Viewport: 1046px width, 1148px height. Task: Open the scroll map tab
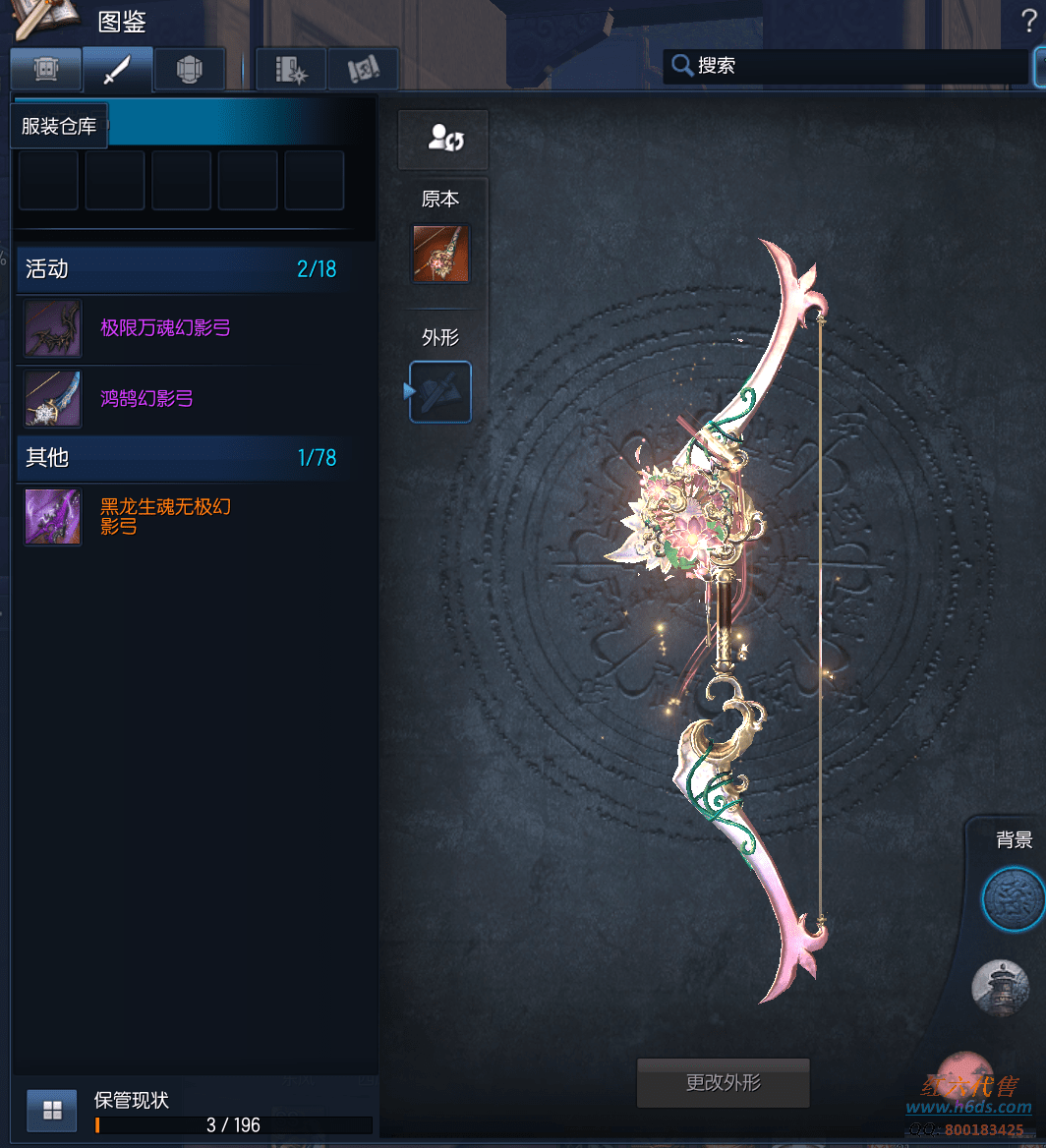363,70
